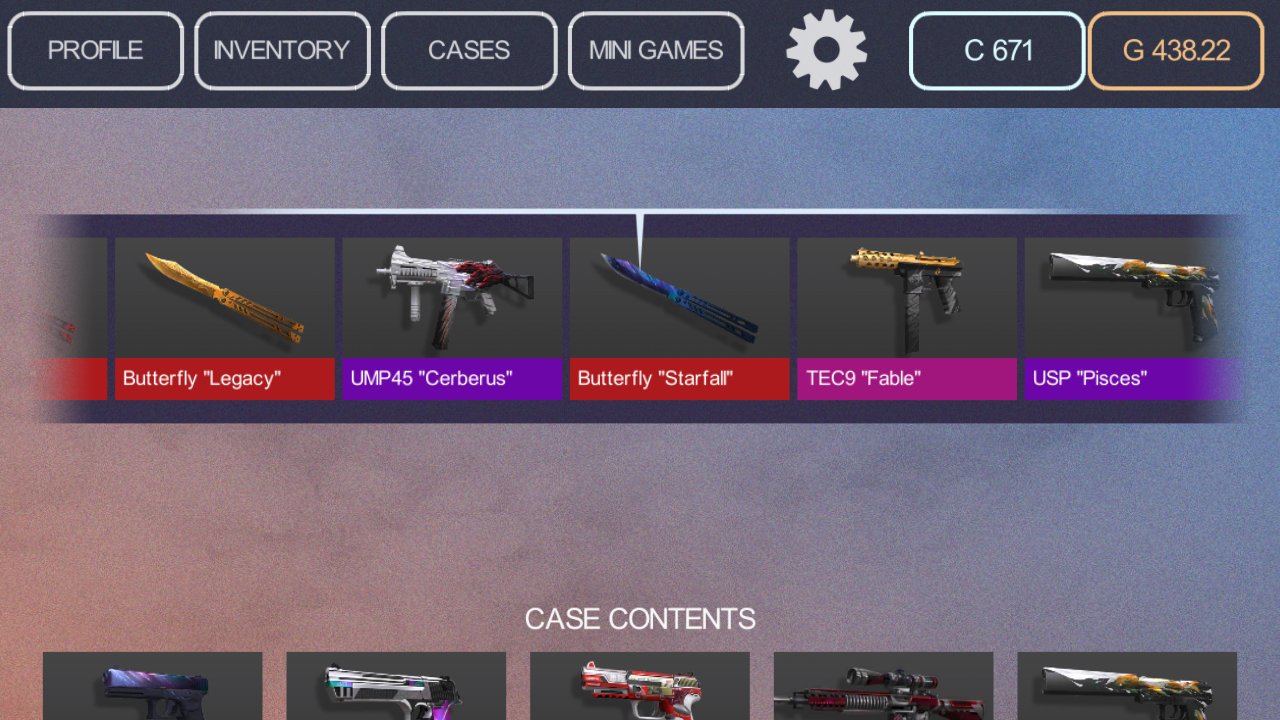Click the selection pointer above the carousel
The width and height of the screenshot is (1280, 720).
point(640,222)
